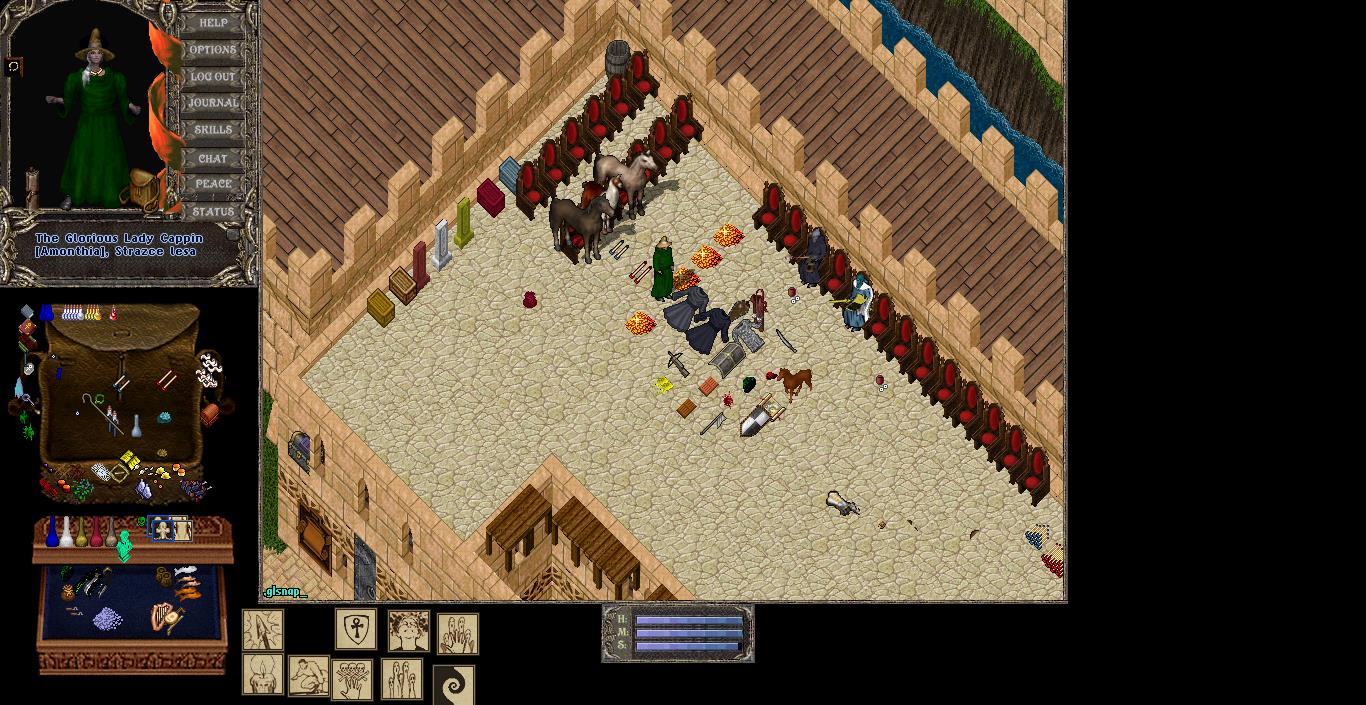This screenshot has height=705, width=1366.
Task: Cast the lightning arrow spell icon
Action: (x=263, y=631)
